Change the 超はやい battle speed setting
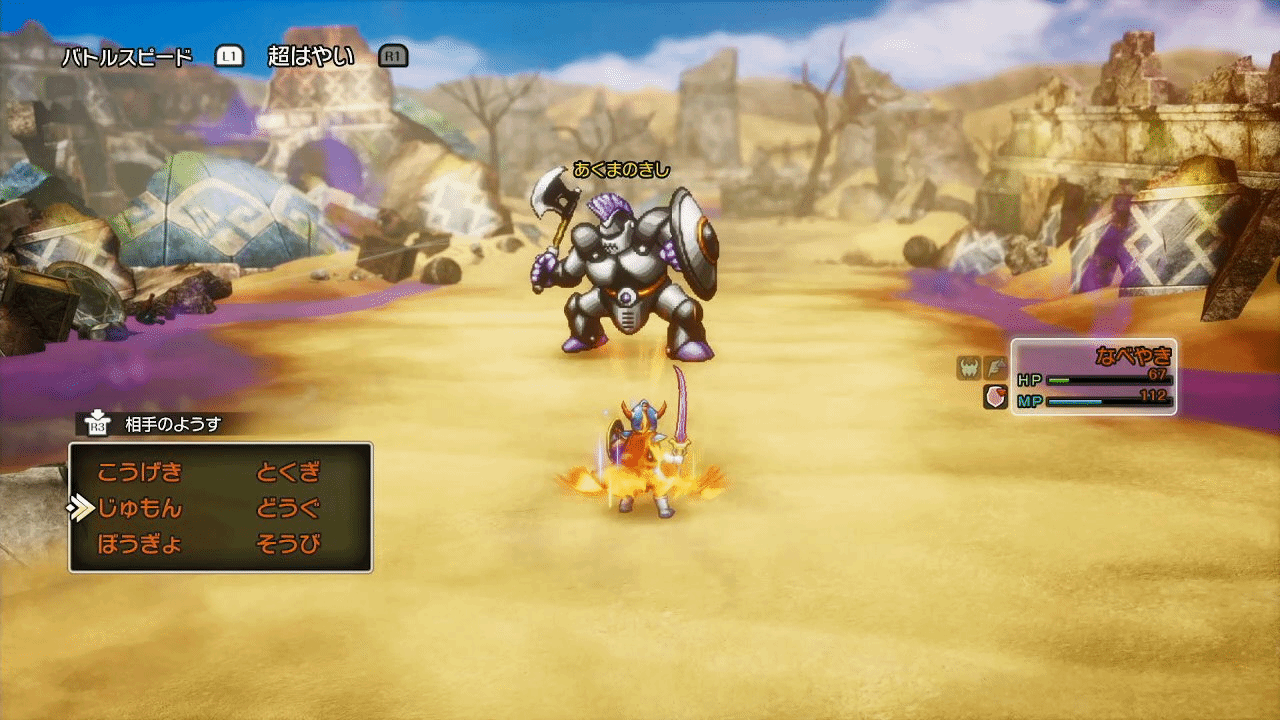This screenshot has height=720, width=1280. (311, 56)
